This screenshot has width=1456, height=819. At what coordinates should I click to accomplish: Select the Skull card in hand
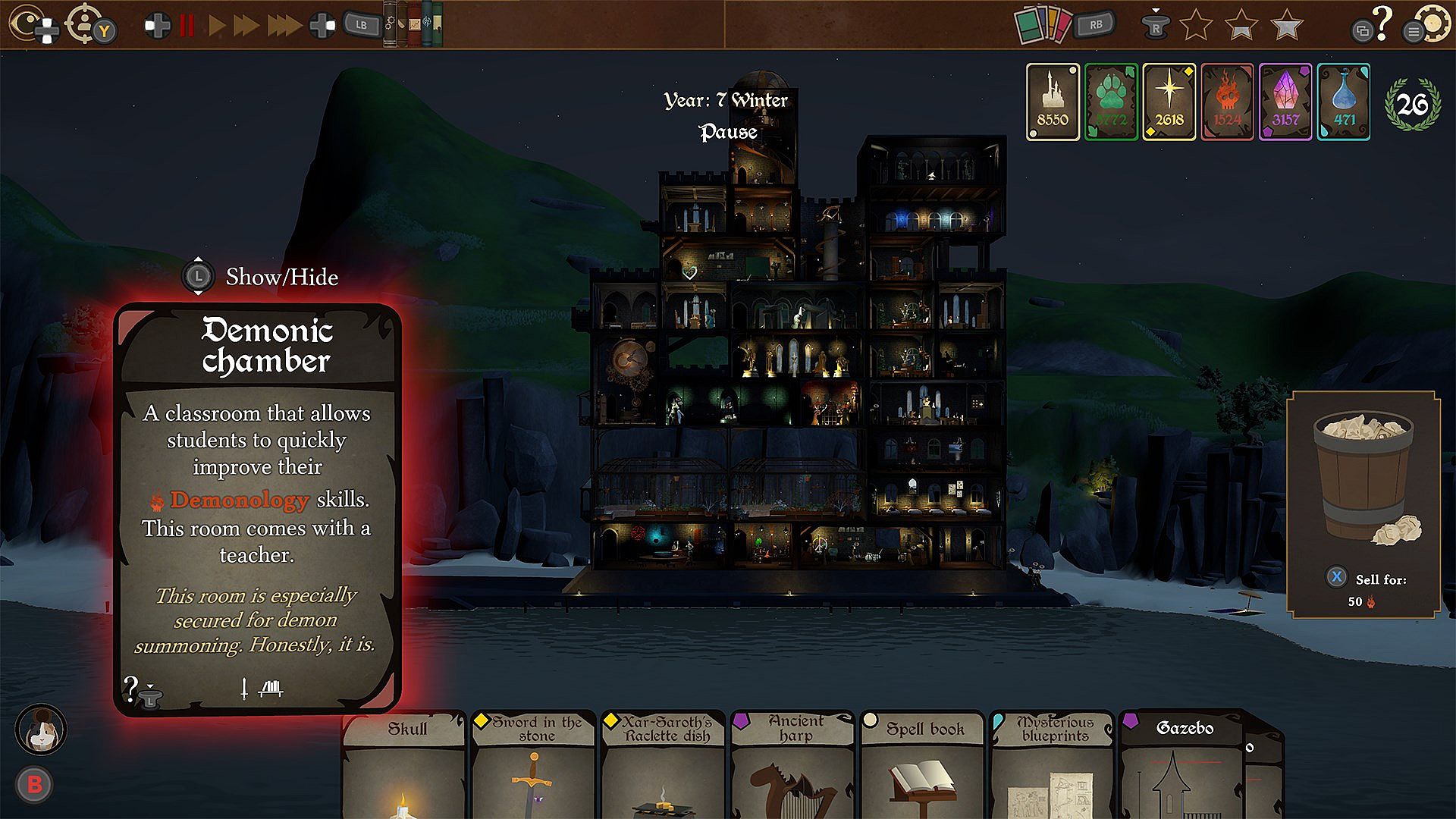tap(404, 766)
